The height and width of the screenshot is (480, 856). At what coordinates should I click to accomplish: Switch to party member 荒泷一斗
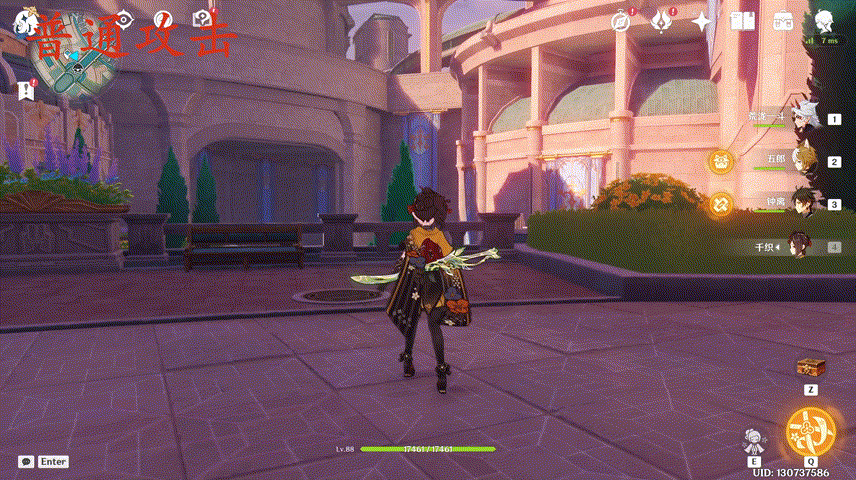(801, 118)
